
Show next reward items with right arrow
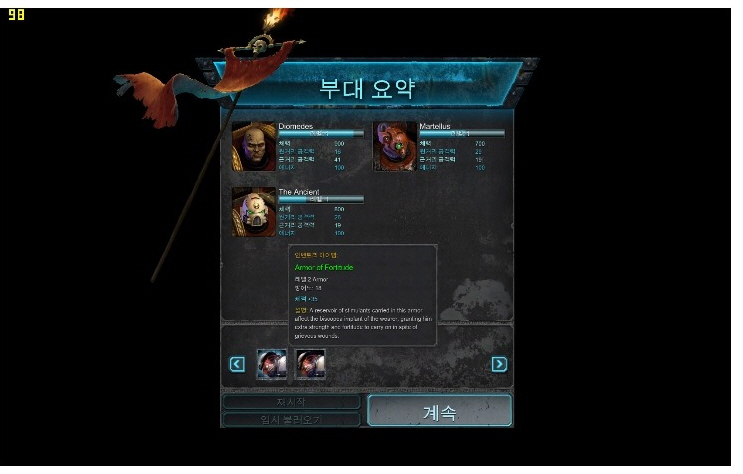[x=499, y=364]
